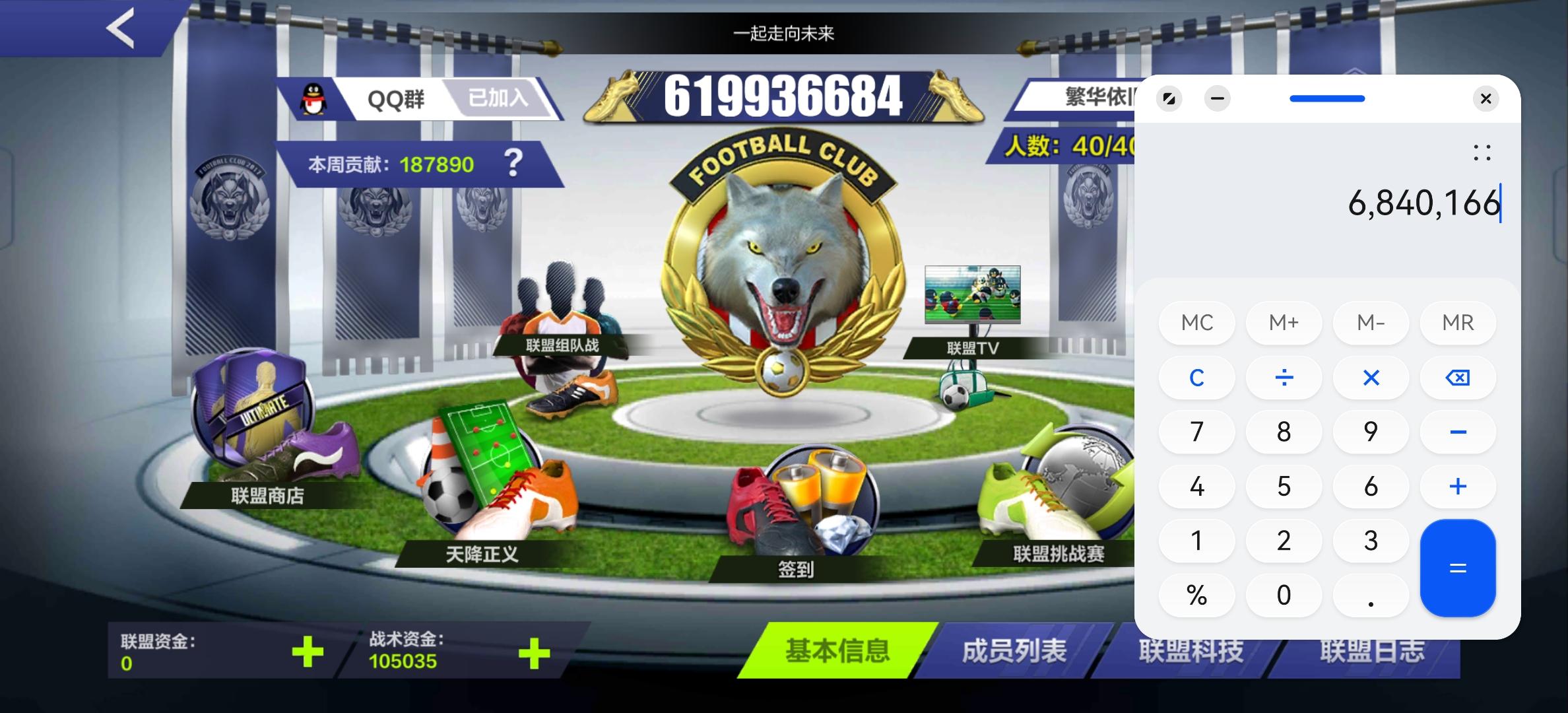Click the wolf Football Club emblem

coord(782,264)
